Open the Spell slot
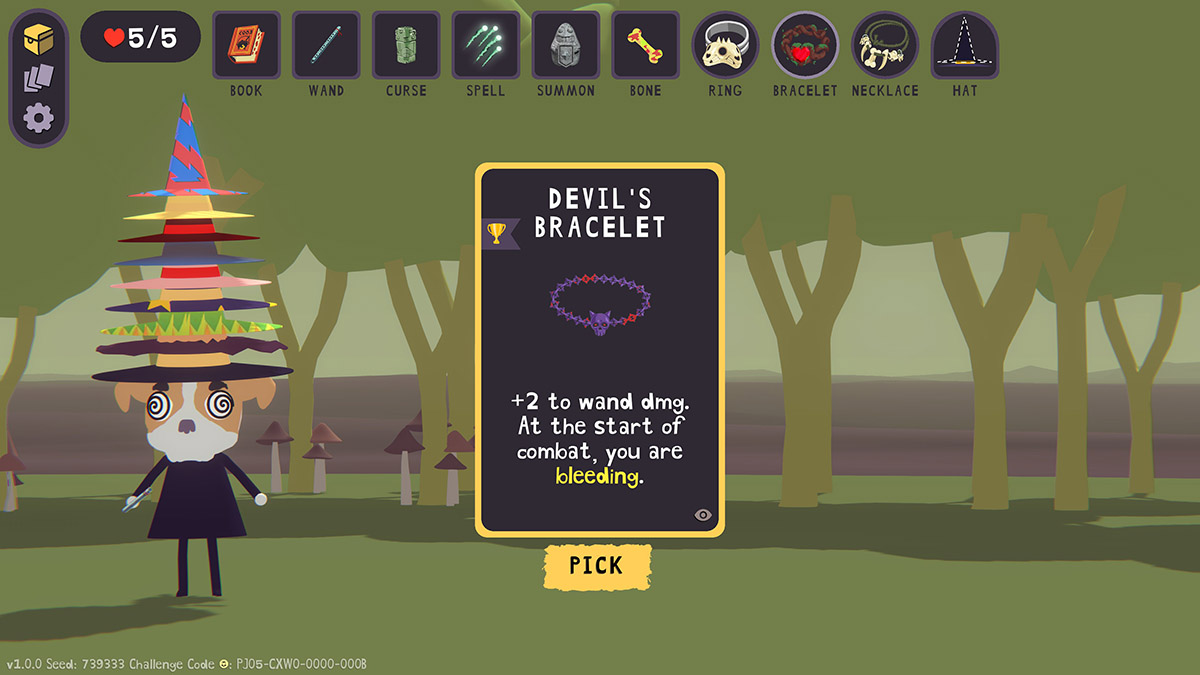Viewport: 1200px width, 675px height. [x=486, y=45]
